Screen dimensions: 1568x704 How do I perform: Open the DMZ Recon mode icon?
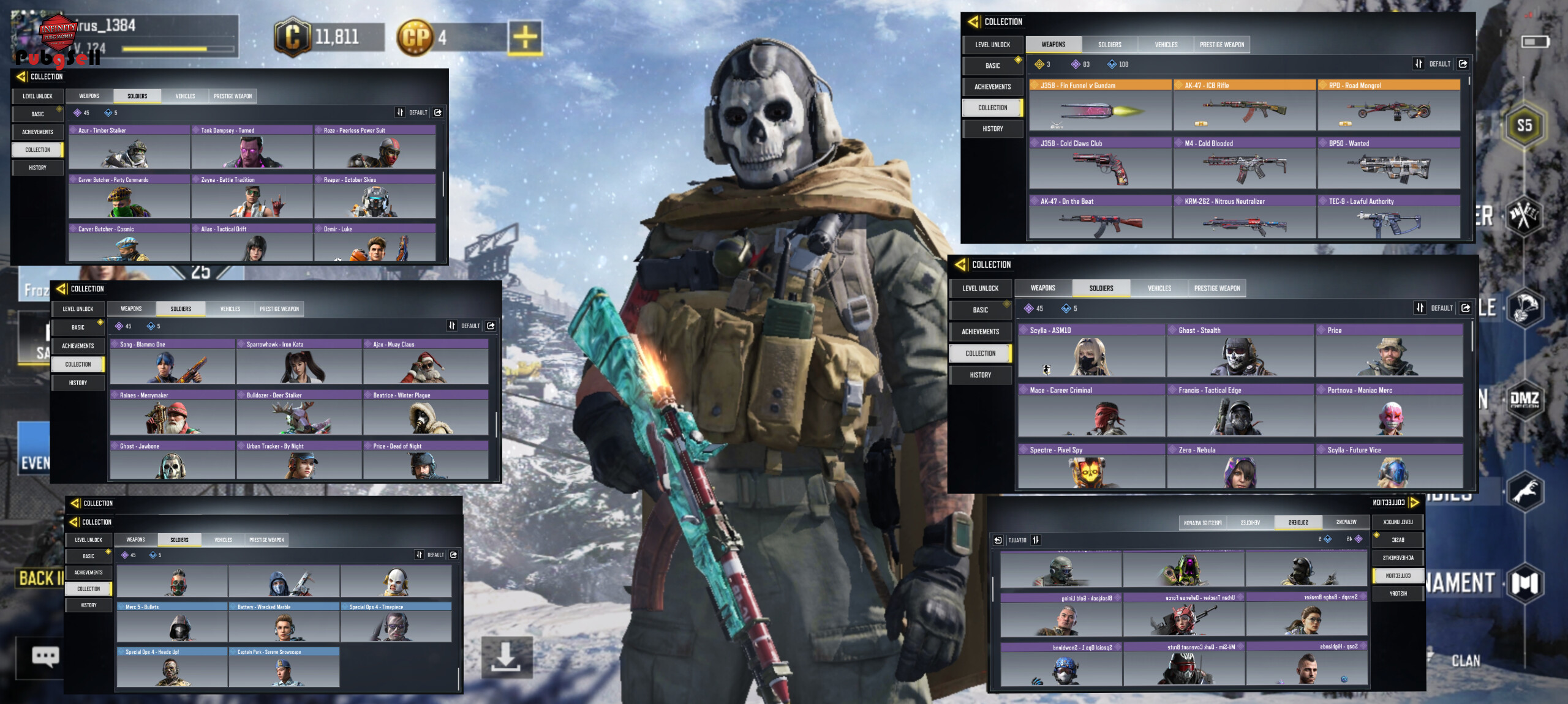point(1524,400)
